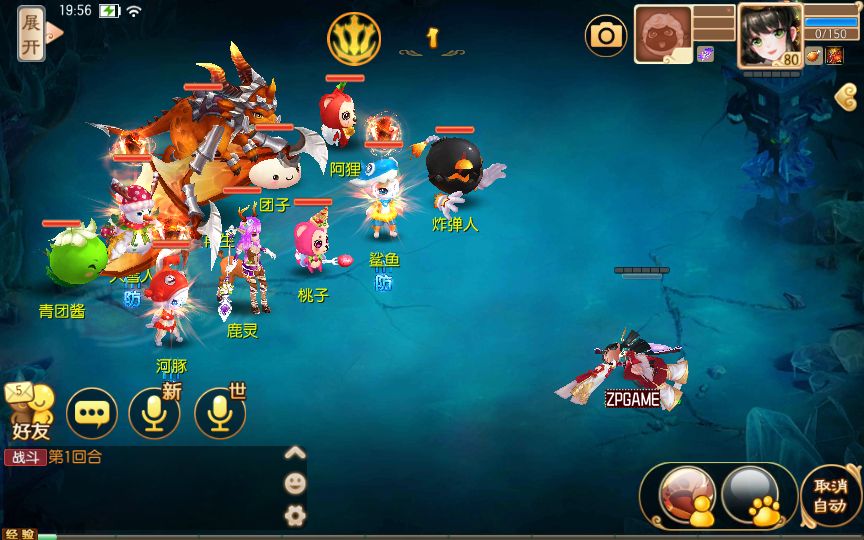Open the chat emoji picker
864x540 pixels.
294,484
